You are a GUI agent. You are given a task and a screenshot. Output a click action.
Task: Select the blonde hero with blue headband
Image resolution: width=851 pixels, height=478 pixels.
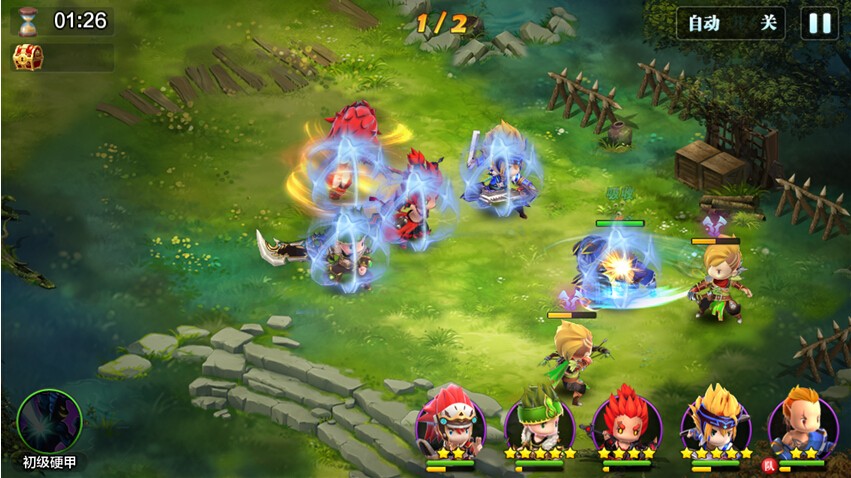tap(715, 420)
